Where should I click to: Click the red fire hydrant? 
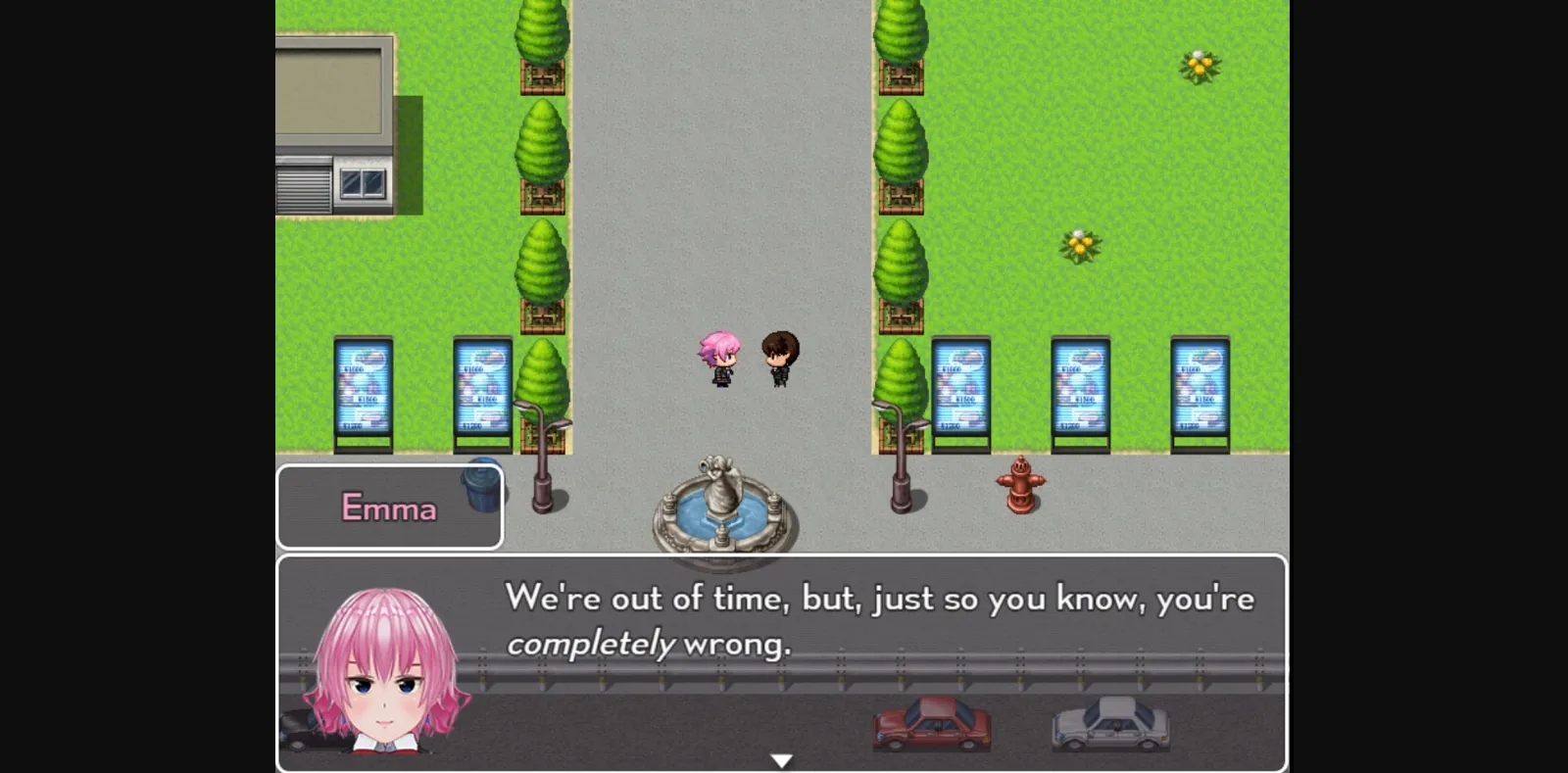(1019, 485)
